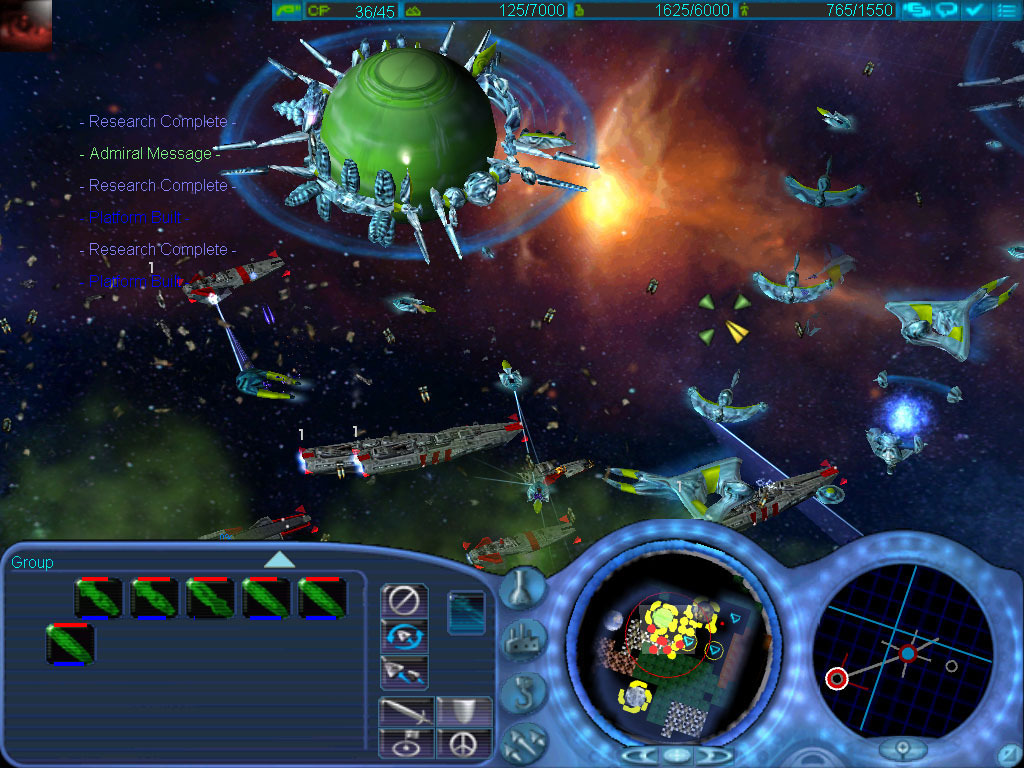Viewport: 1024px width, 768px height.
Task: Click the stop command button
Action: coord(404,601)
